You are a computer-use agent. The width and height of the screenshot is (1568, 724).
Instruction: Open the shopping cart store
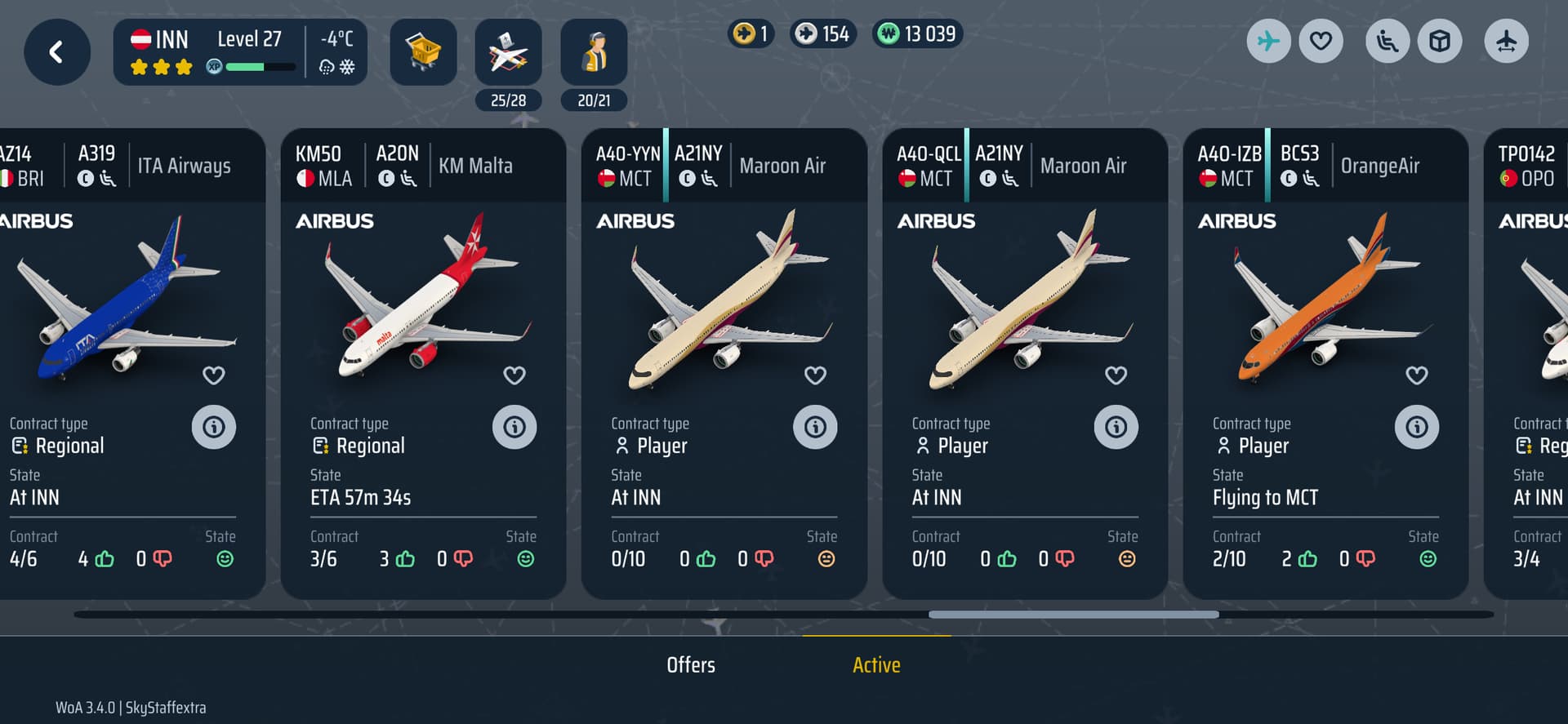423,52
